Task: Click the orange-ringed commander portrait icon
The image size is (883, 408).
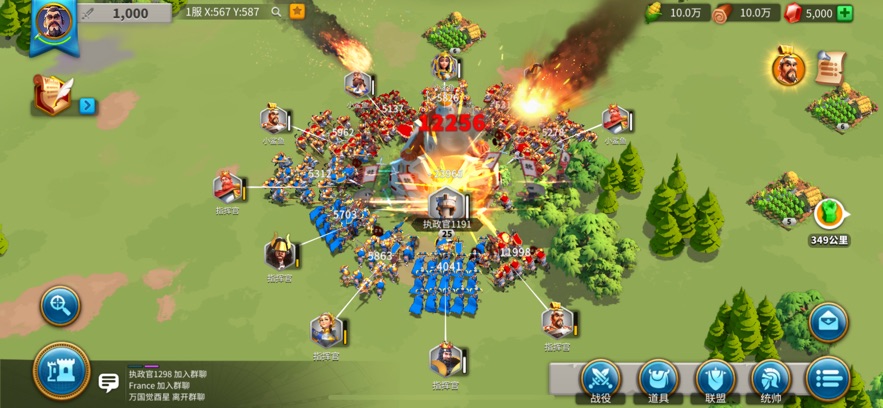Action: pyautogui.click(x=788, y=68)
